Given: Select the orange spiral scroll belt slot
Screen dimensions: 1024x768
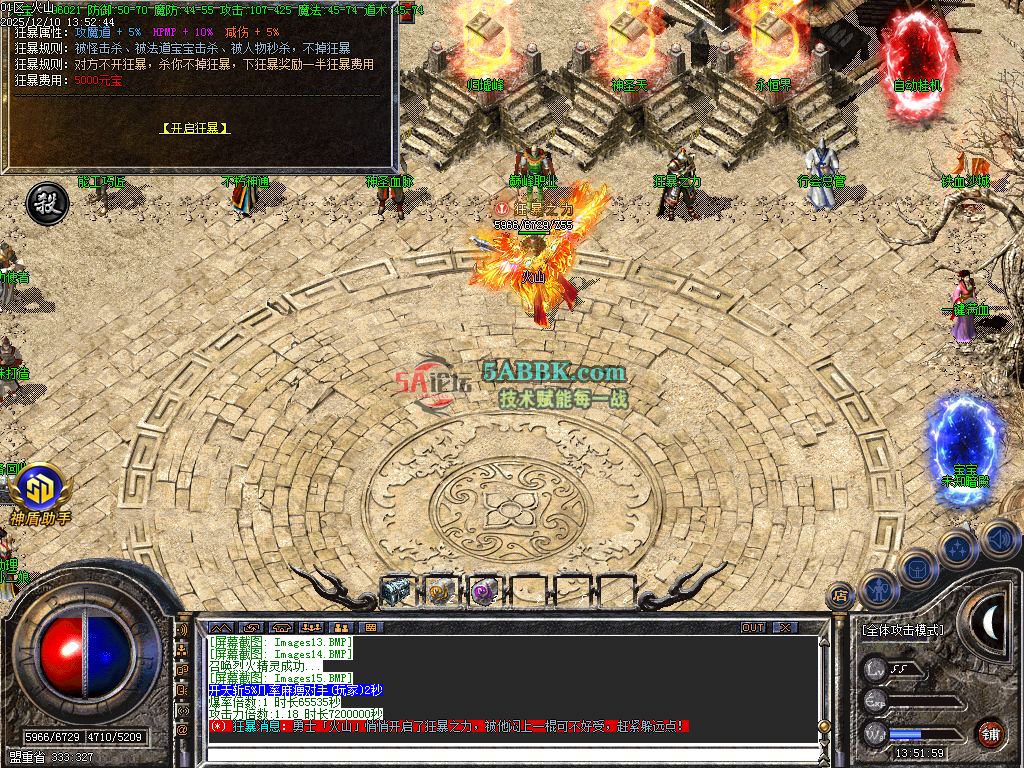Looking at the screenshot, I should 440,591.
